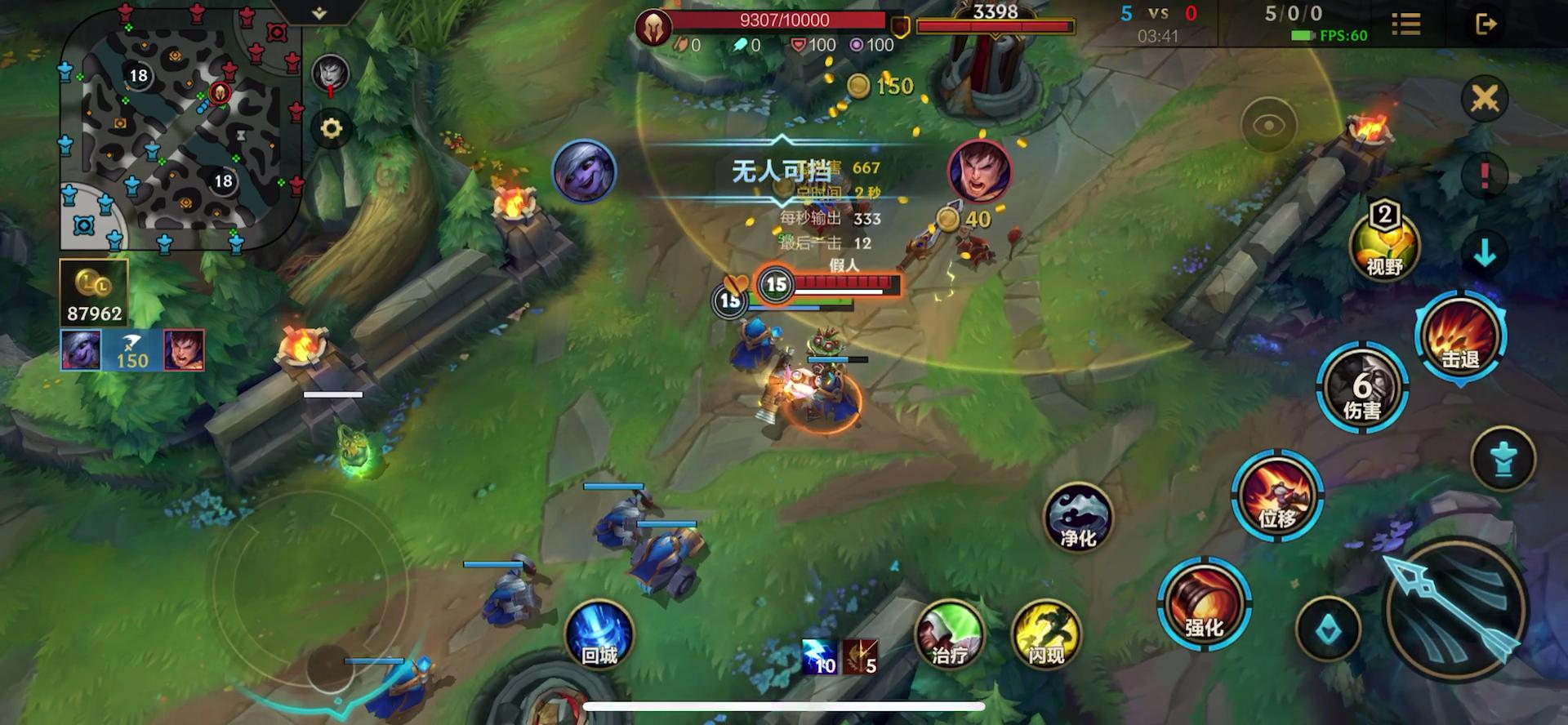Cast the 净化 cleanse ability
This screenshot has width=1568, height=725.
click(x=1078, y=518)
